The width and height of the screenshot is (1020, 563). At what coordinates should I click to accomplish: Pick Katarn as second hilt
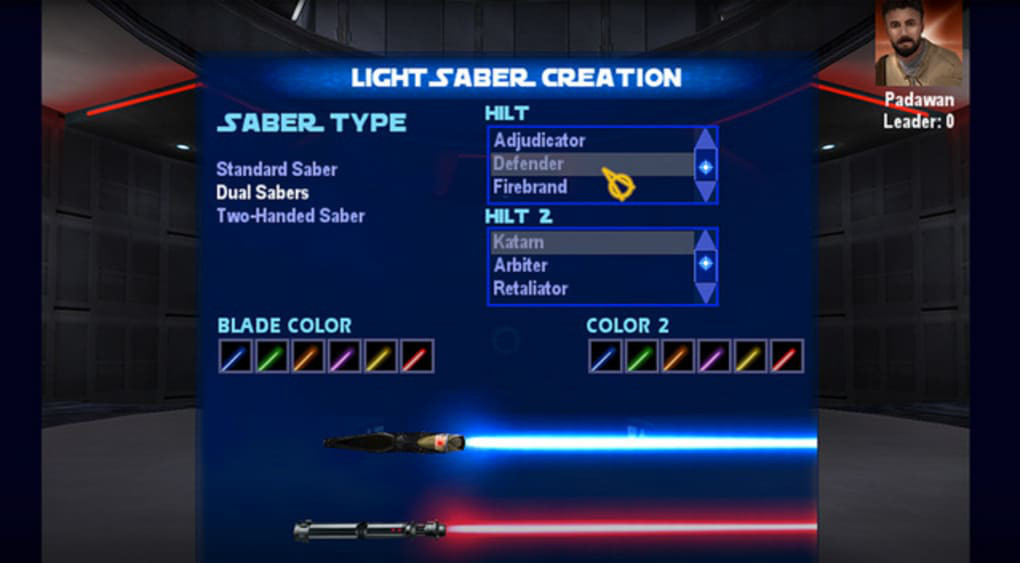tap(519, 242)
